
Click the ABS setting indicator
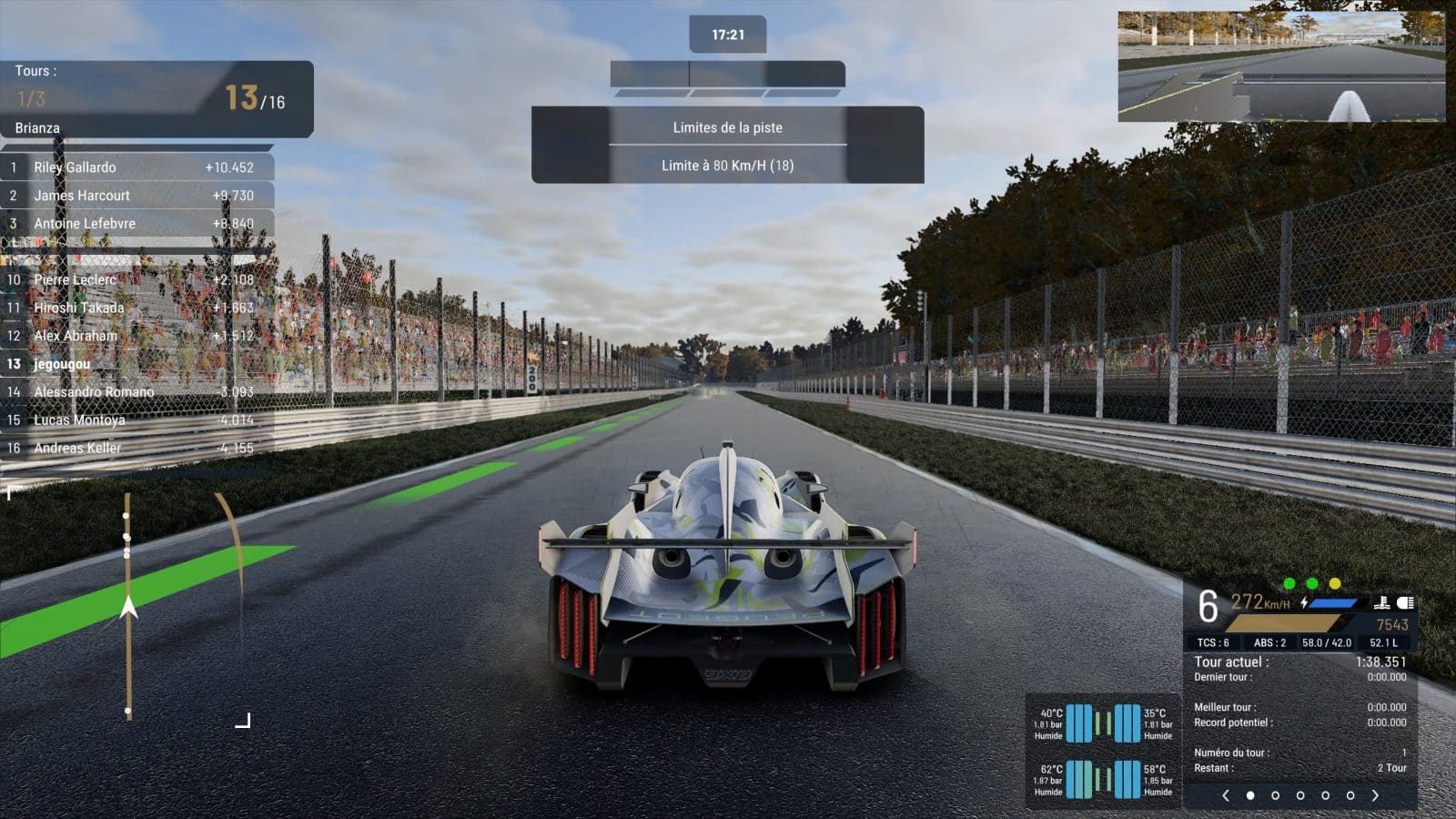tap(1269, 642)
